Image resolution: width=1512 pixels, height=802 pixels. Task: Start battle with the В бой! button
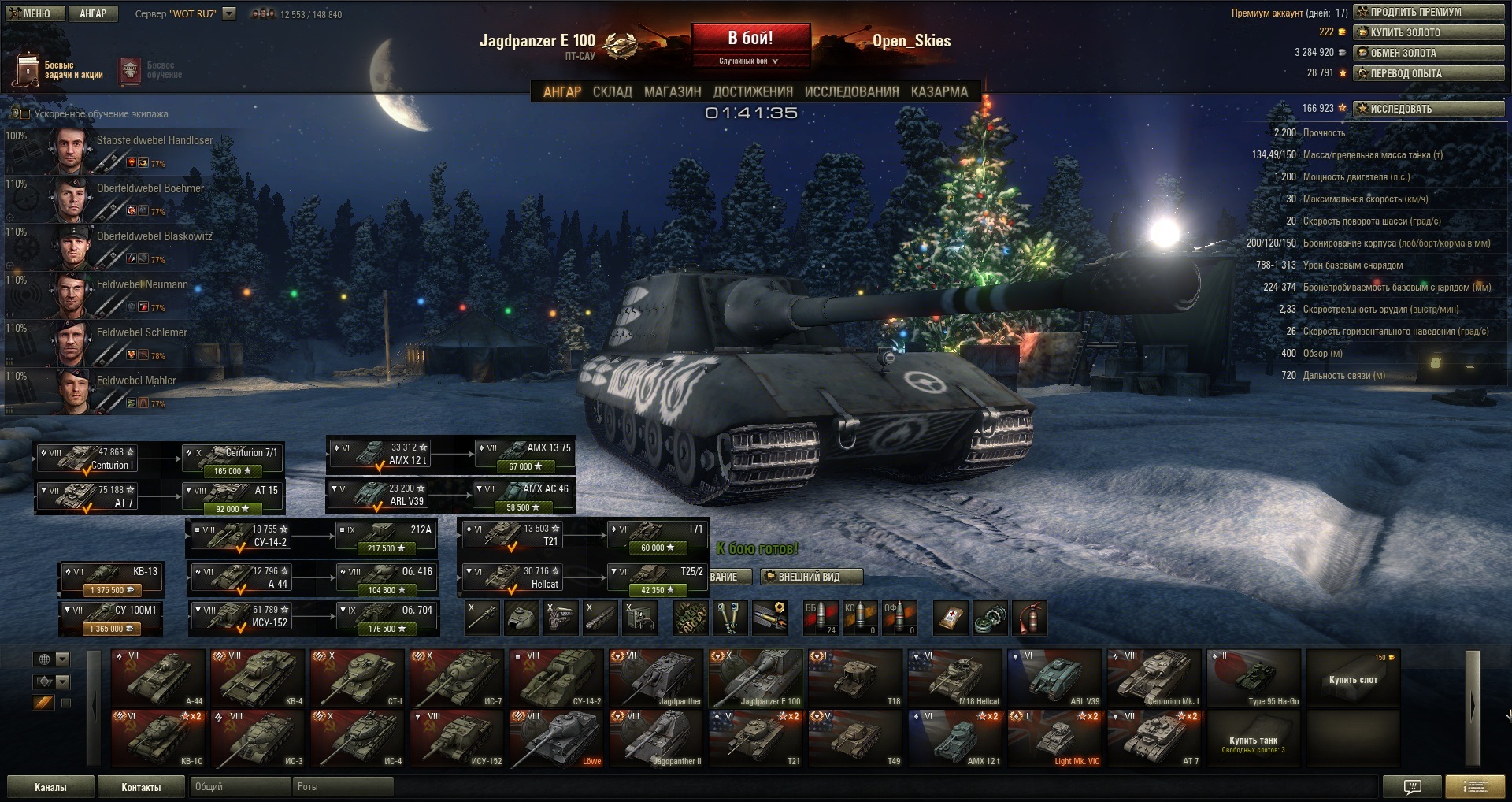coord(750,39)
